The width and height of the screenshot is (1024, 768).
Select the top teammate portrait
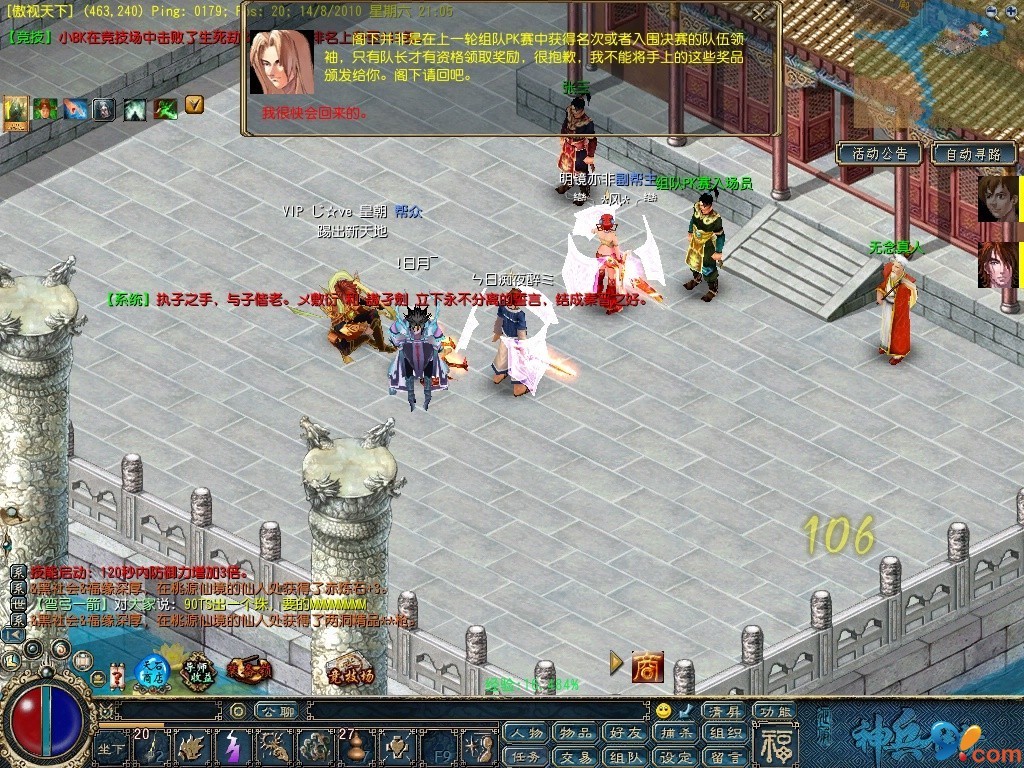pos(997,198)
